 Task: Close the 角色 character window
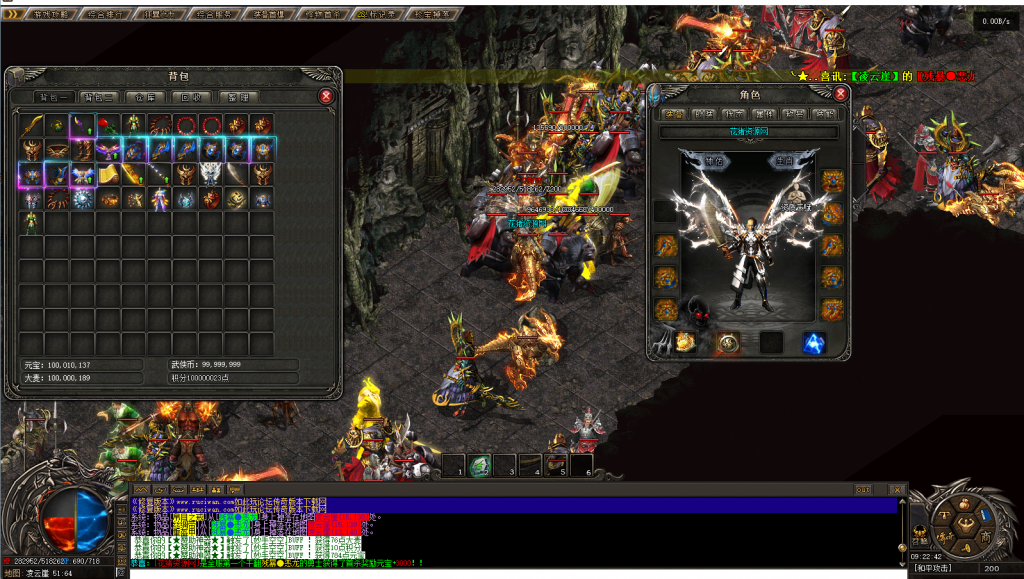841,94
